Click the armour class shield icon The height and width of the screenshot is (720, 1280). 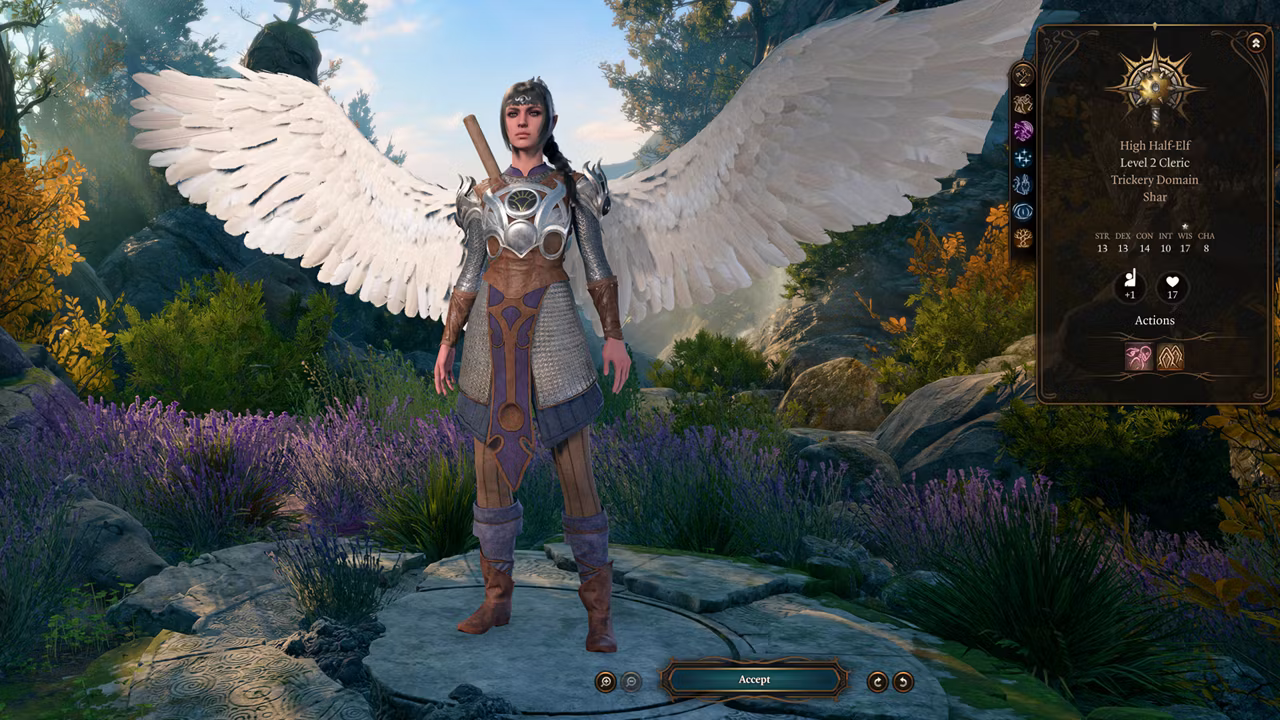1130,286
